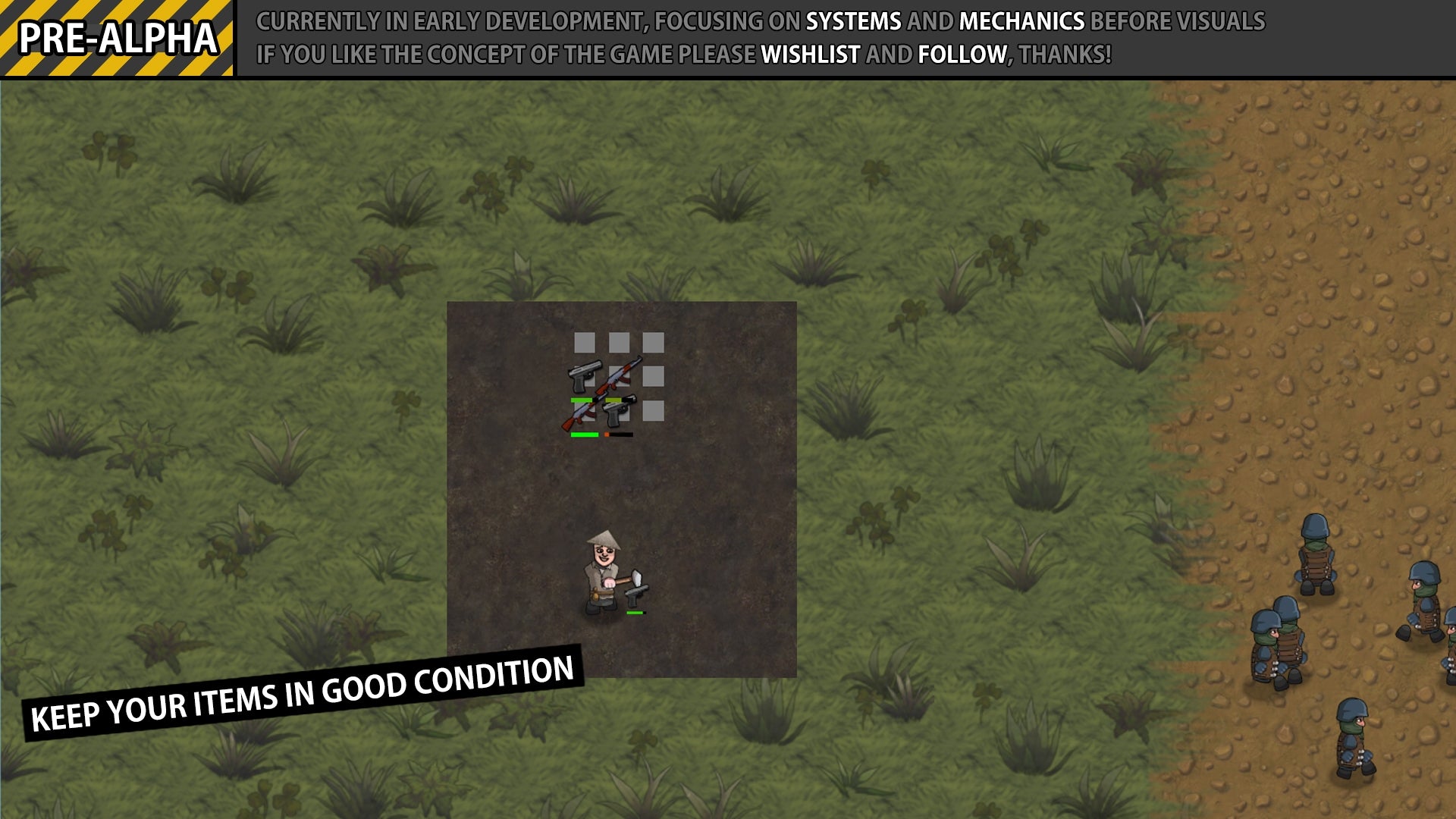Viewport: 1456px width, 819px height.
Task: Select the silver pistol in the top grid row
Action: 584,375
